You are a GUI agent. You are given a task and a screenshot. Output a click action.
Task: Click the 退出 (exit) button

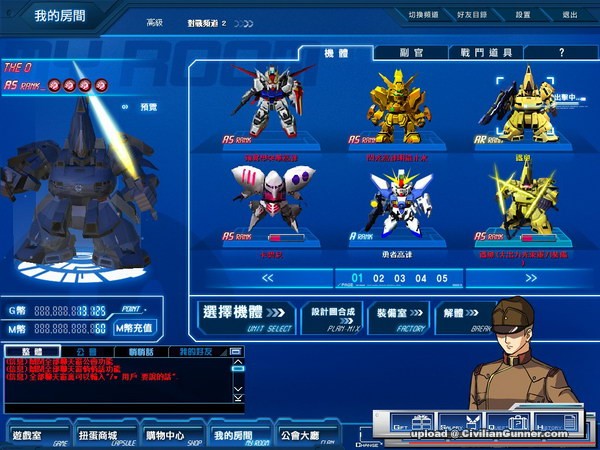(569, 15)
